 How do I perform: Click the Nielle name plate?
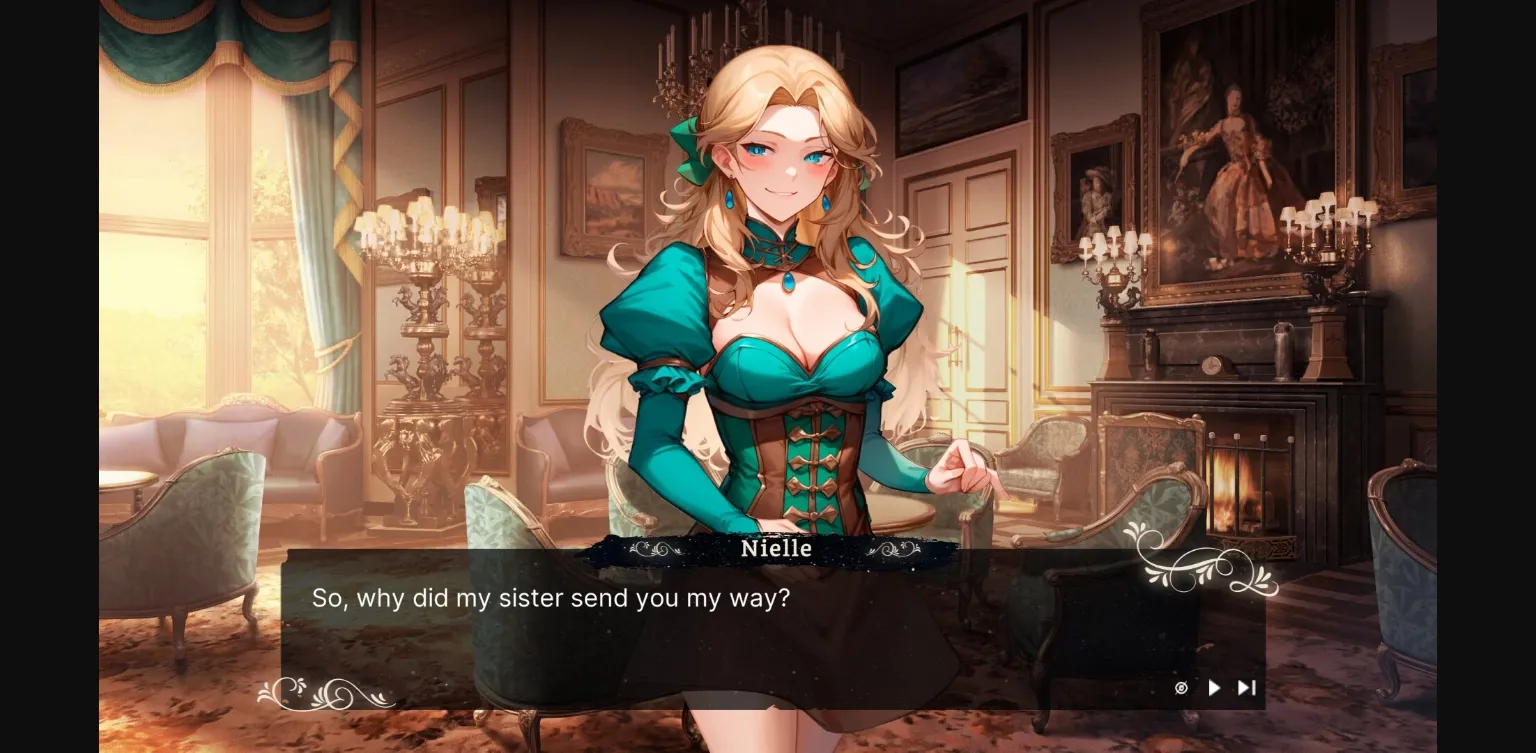(777, 548)
